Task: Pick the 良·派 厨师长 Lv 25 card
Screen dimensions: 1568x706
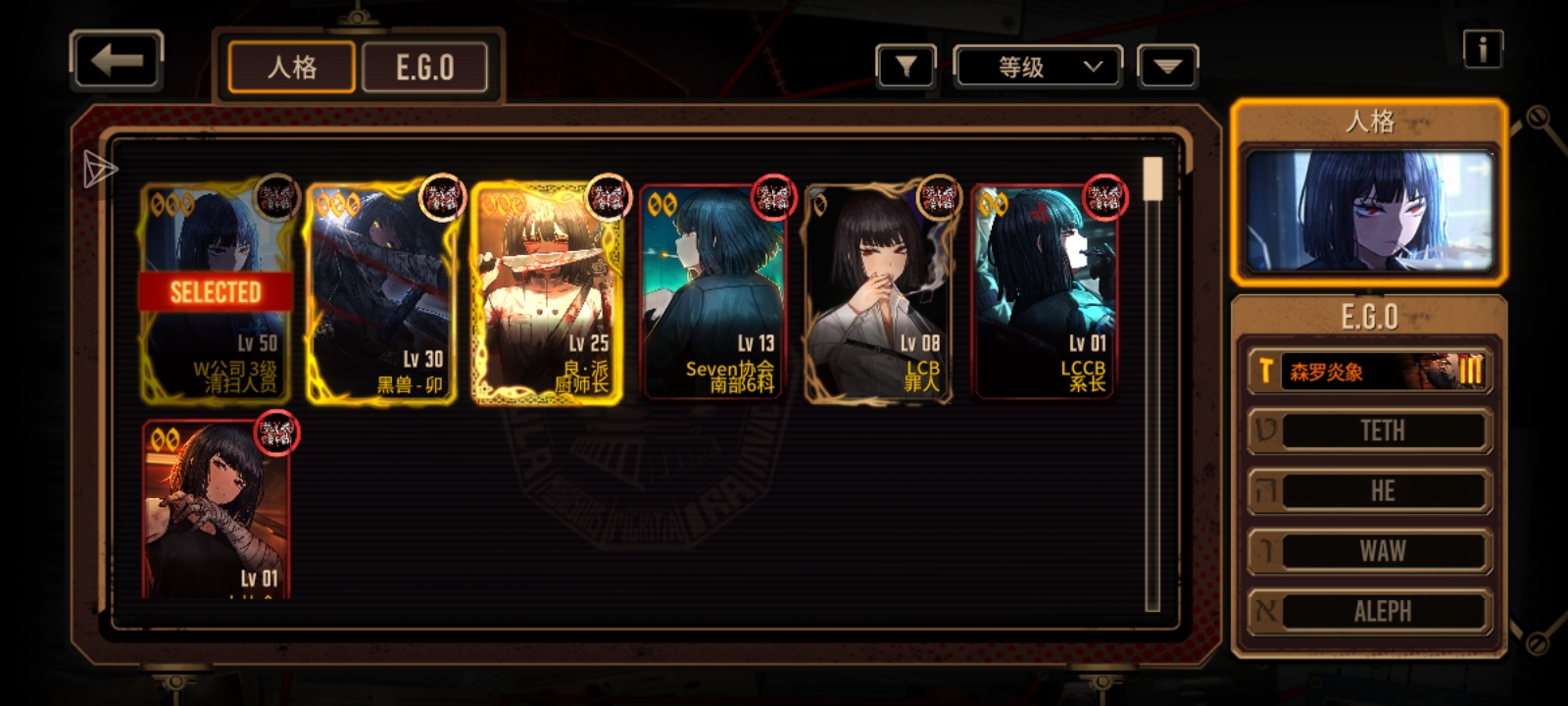Action: [x=547, y=292]
